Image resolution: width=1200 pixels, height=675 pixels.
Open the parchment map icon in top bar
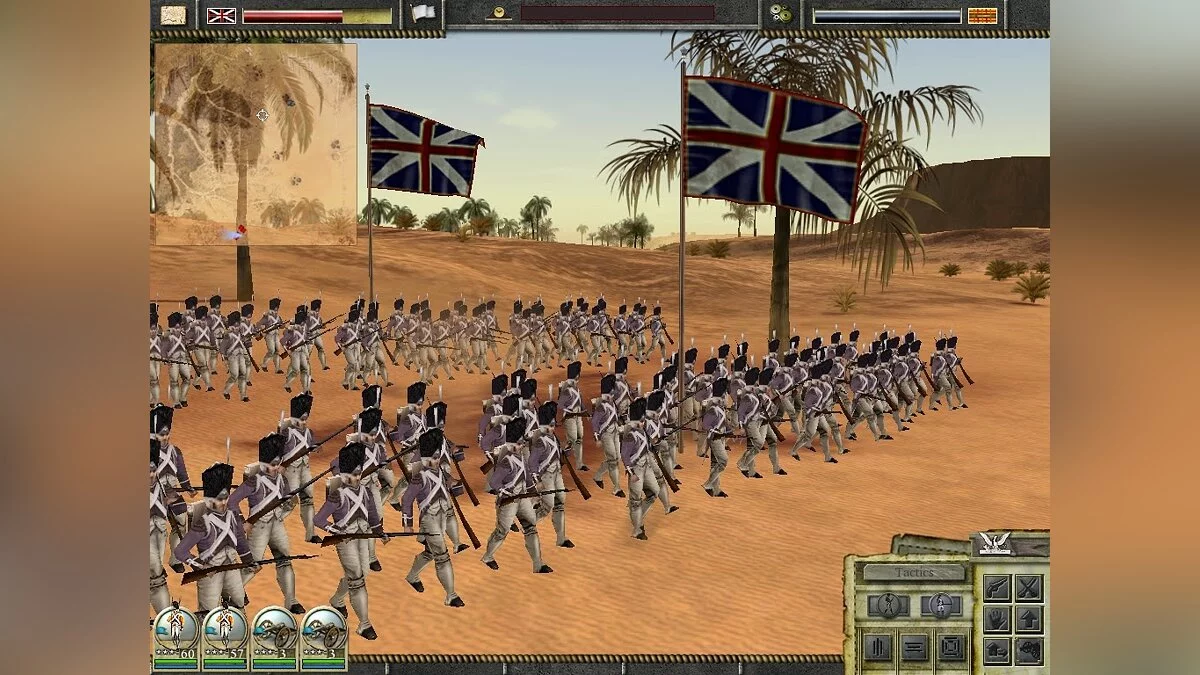[174, 15]
